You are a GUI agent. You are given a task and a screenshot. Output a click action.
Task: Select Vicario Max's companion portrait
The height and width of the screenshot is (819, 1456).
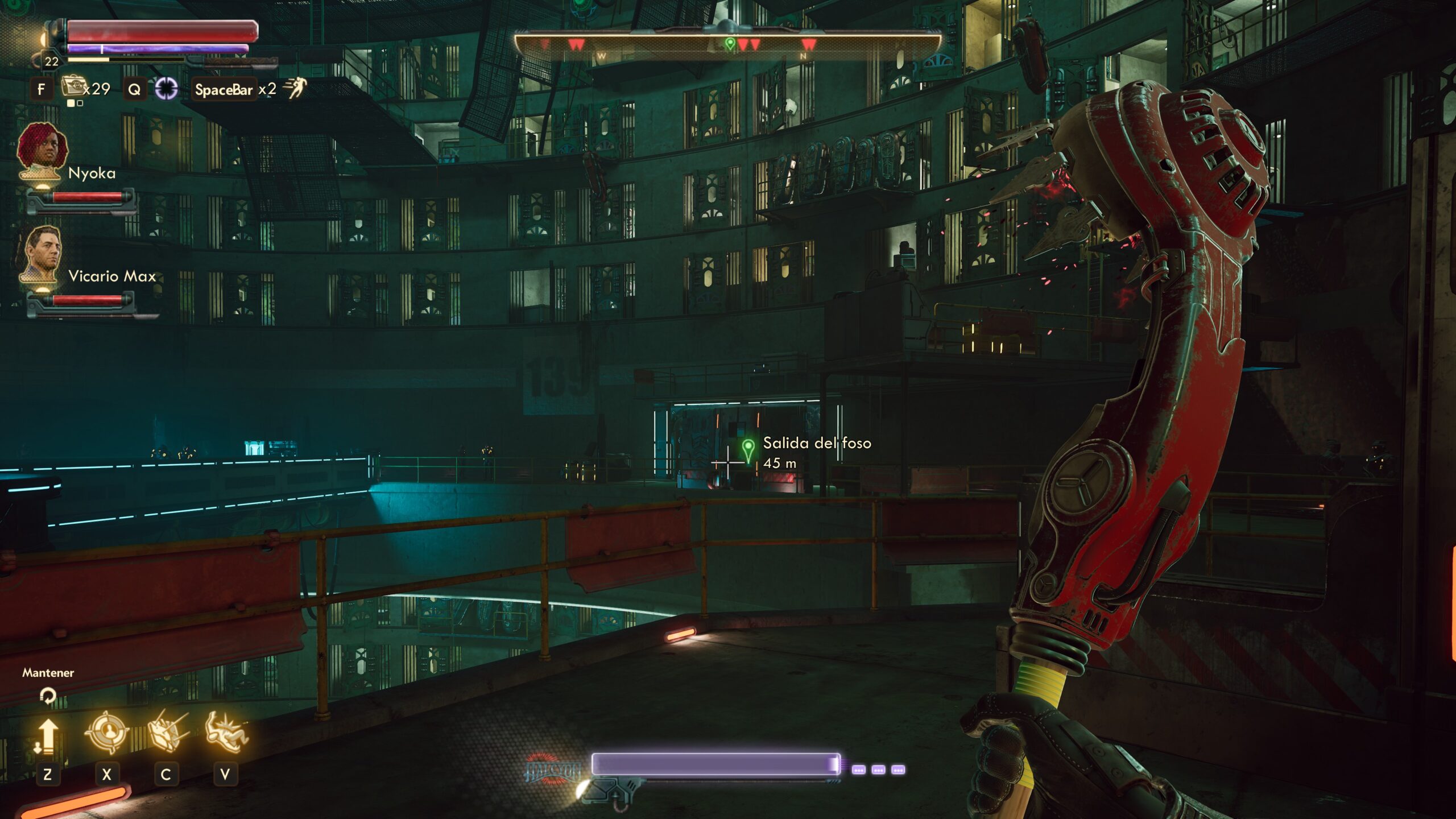point(42,255)
